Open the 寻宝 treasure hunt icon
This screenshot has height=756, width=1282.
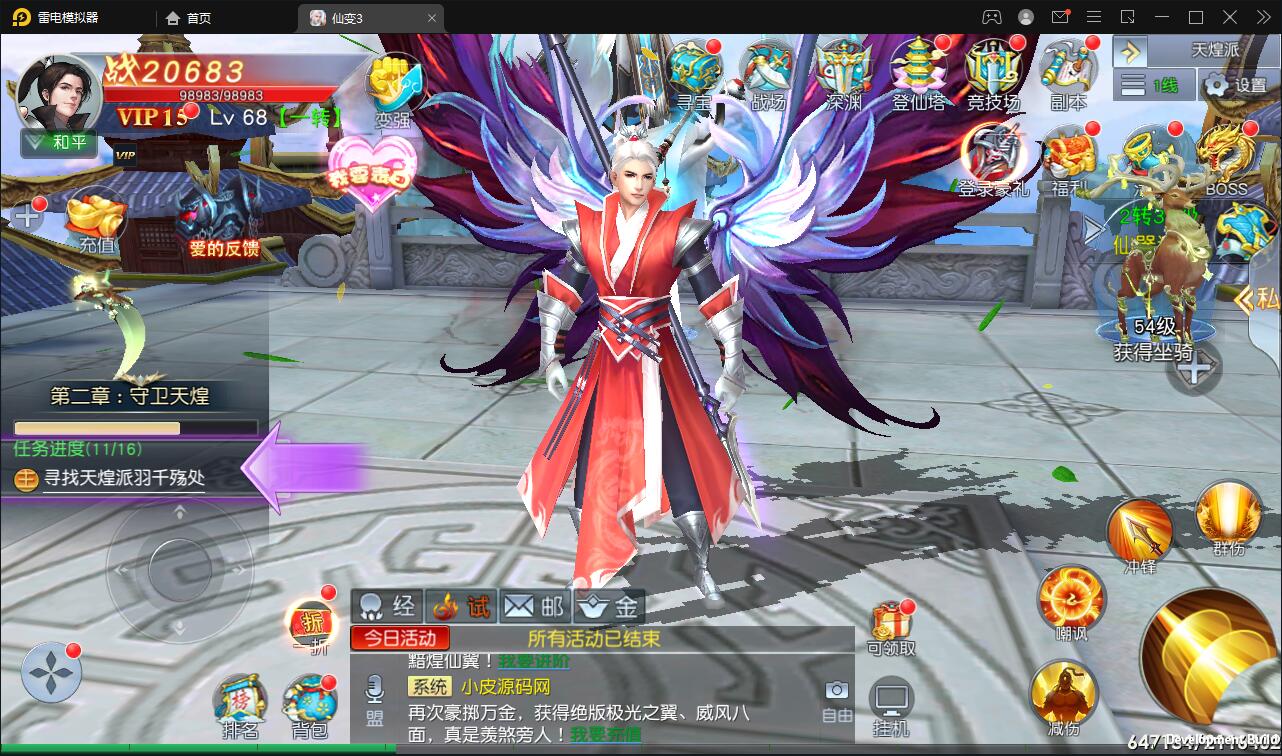click(695, 70)
